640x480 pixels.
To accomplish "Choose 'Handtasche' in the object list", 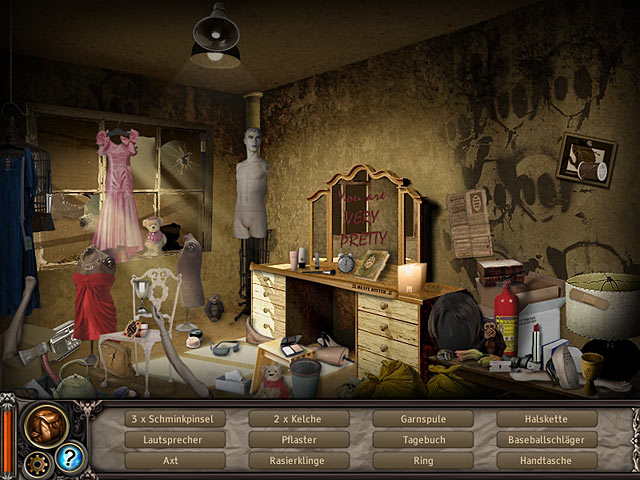I will (547, 461).
